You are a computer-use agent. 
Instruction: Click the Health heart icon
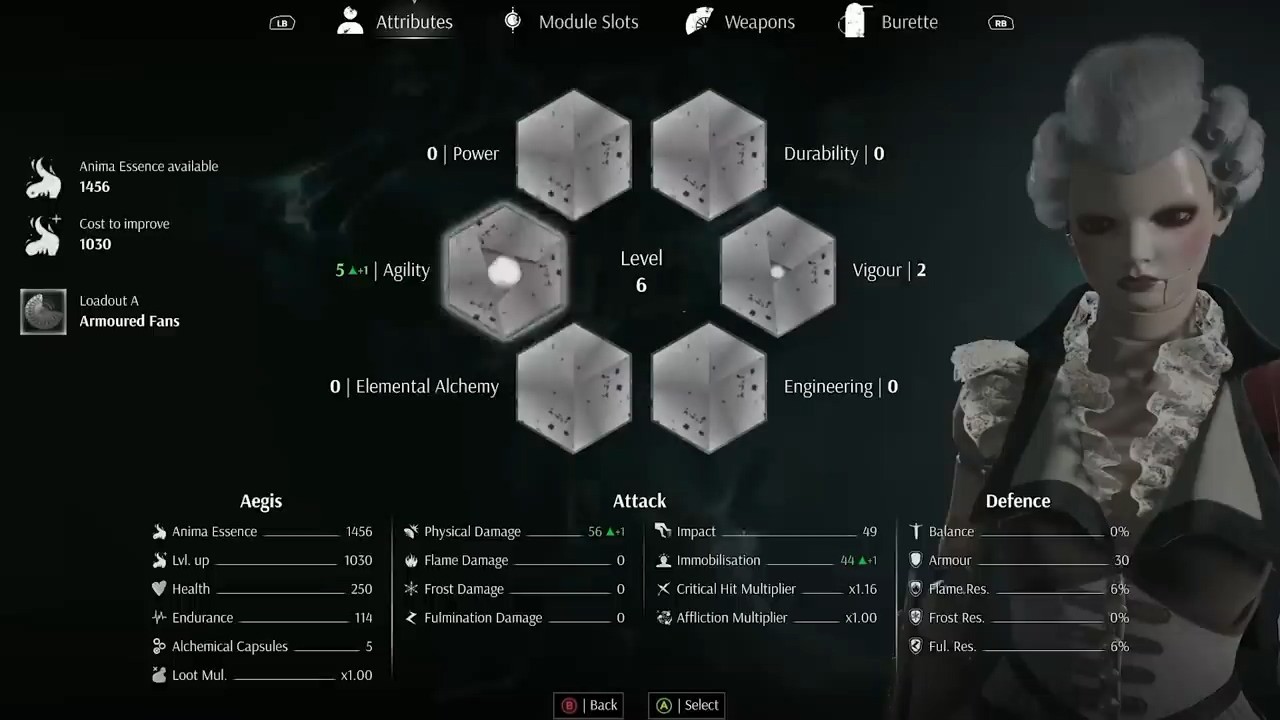160,589
